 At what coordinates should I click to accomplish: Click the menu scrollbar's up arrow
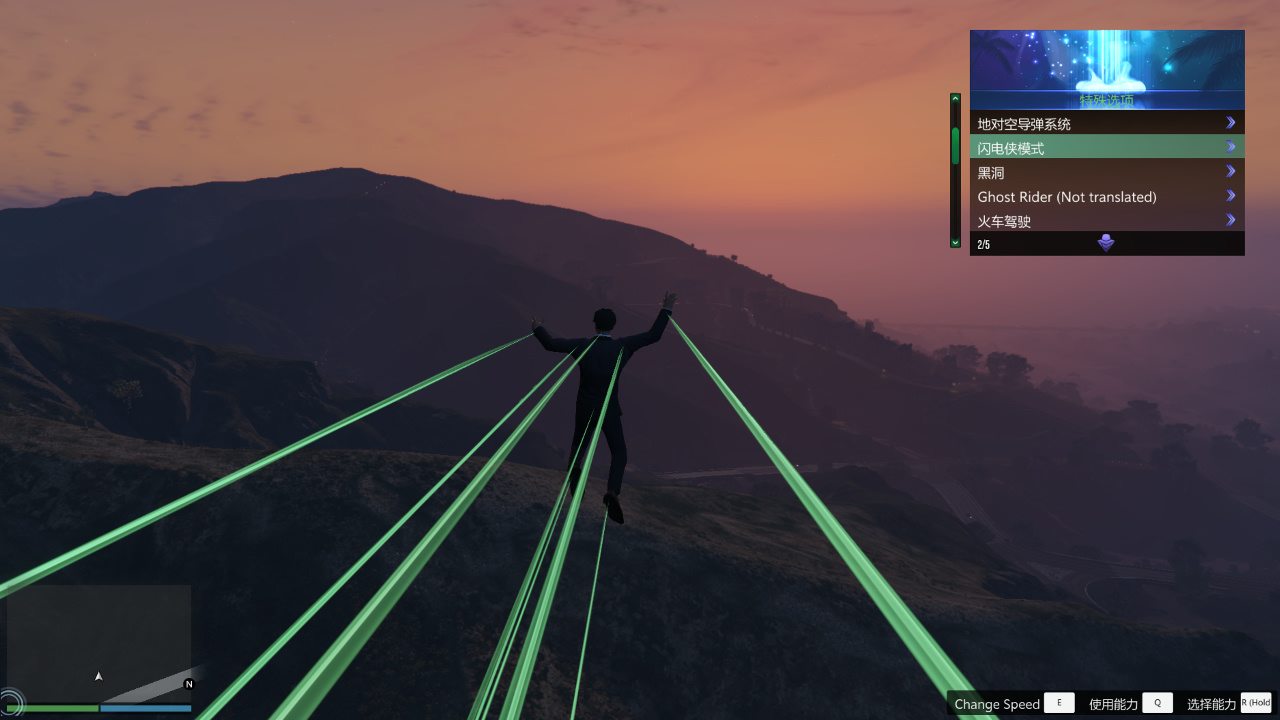pyautogui.click(x=955, y=99)
